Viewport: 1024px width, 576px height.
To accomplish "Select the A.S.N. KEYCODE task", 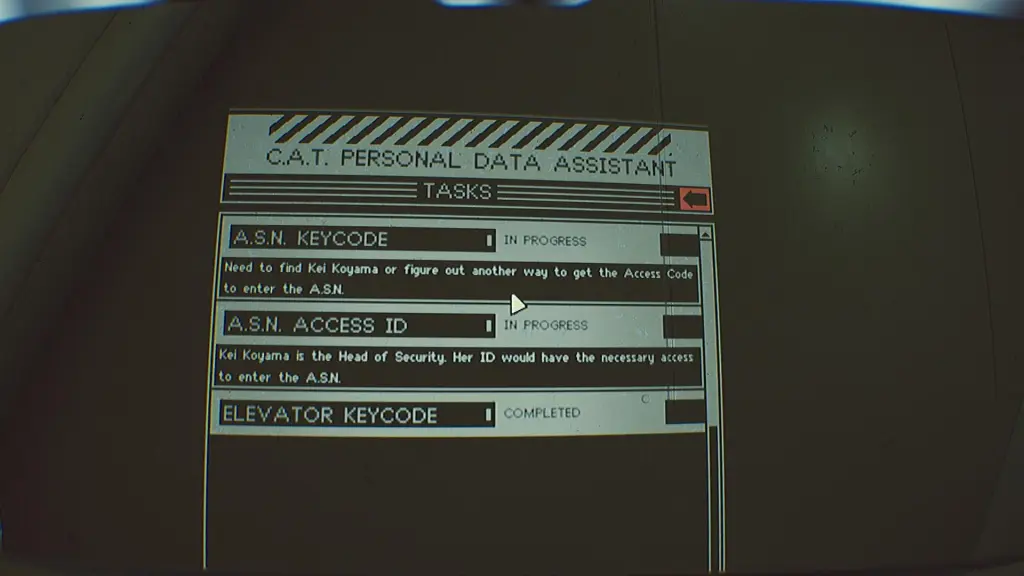I will pyautogui.click(x=362, y=240).
